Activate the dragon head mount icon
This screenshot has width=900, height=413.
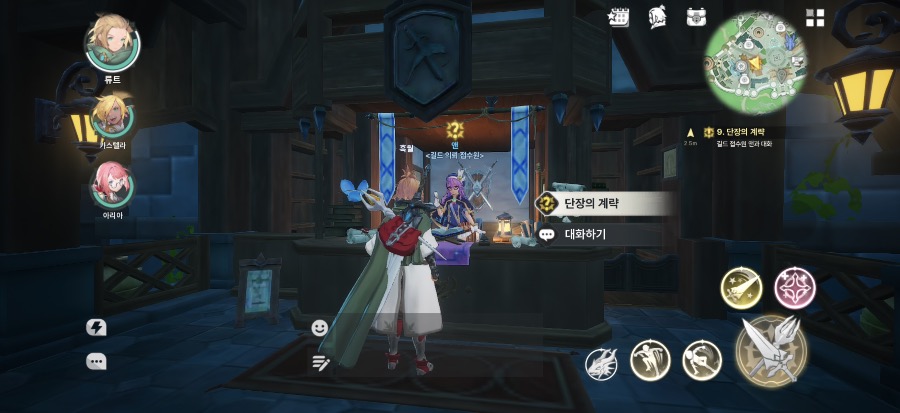point(602,363)
